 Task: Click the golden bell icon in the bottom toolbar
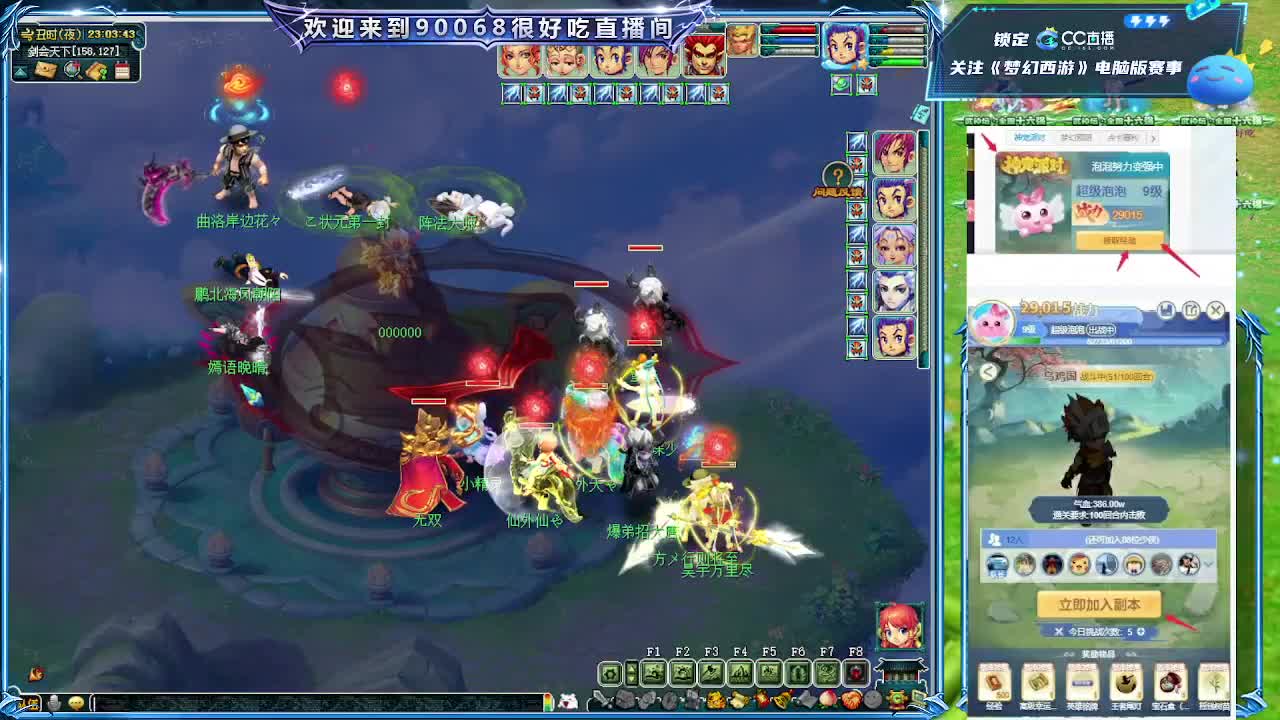coord(781,698)
